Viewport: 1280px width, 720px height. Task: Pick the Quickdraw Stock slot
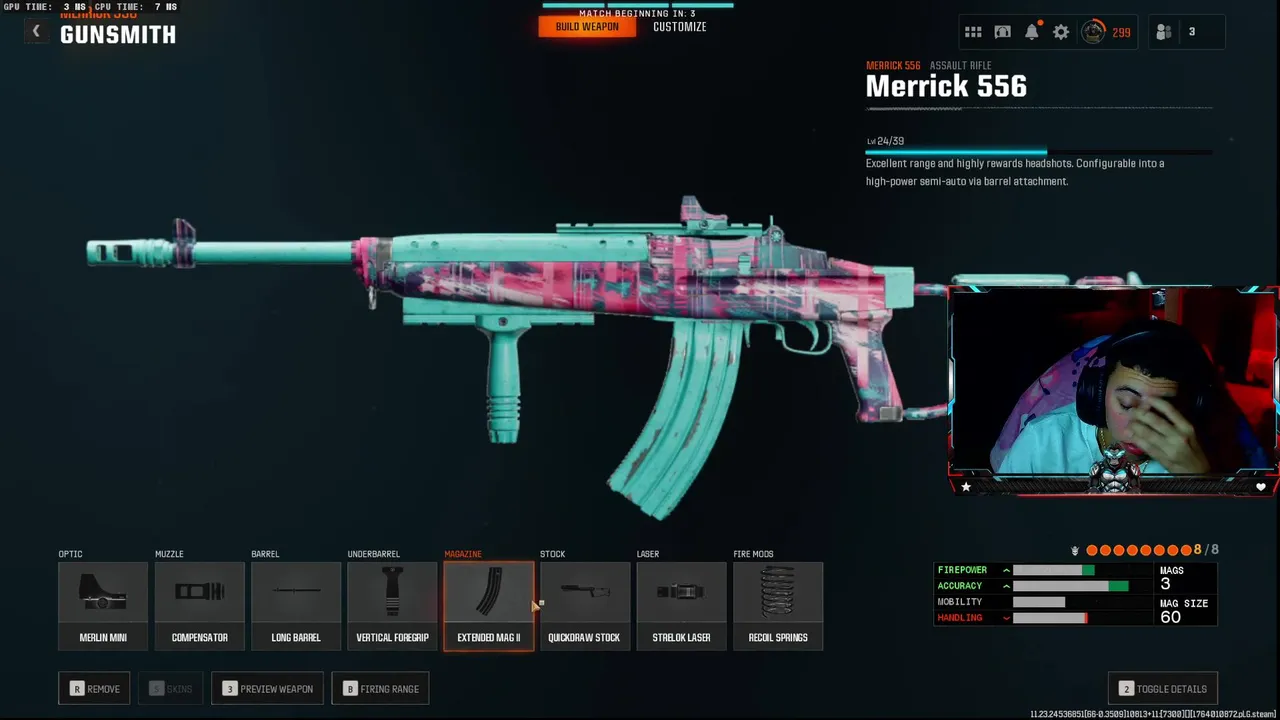point(585,606)
